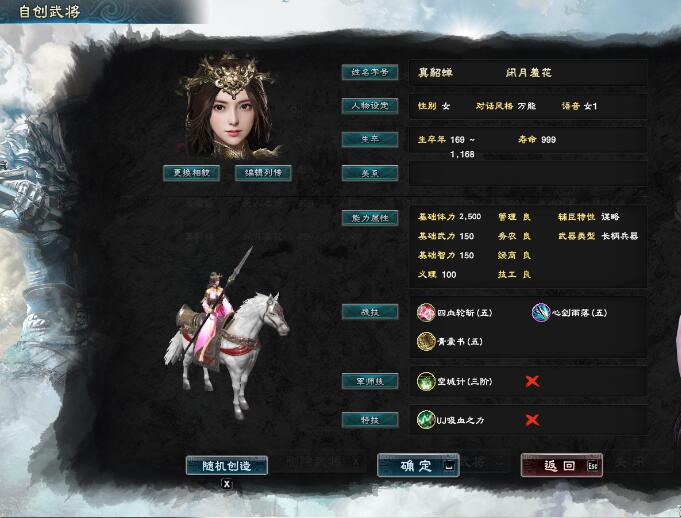Open the 军师技 strategist skill selector

click(370, 381)
